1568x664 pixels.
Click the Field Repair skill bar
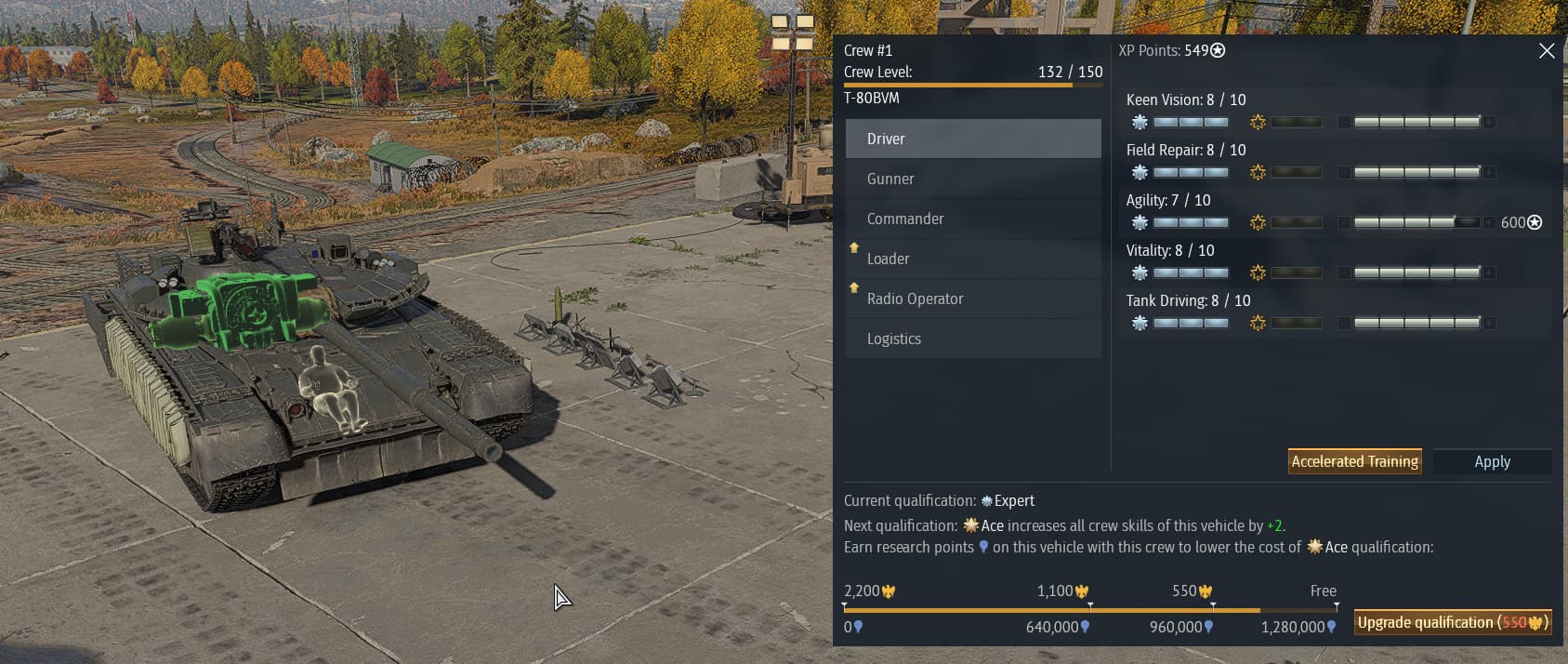tap(1416, 172)
